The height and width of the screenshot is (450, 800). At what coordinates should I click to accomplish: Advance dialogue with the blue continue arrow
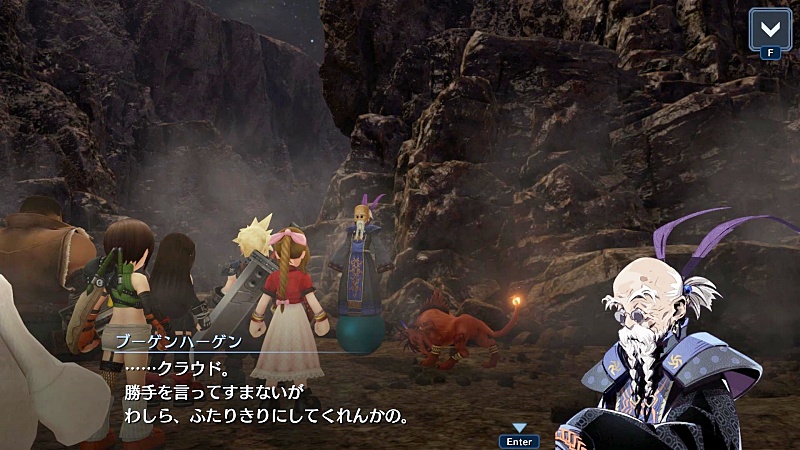coord(519,428)
